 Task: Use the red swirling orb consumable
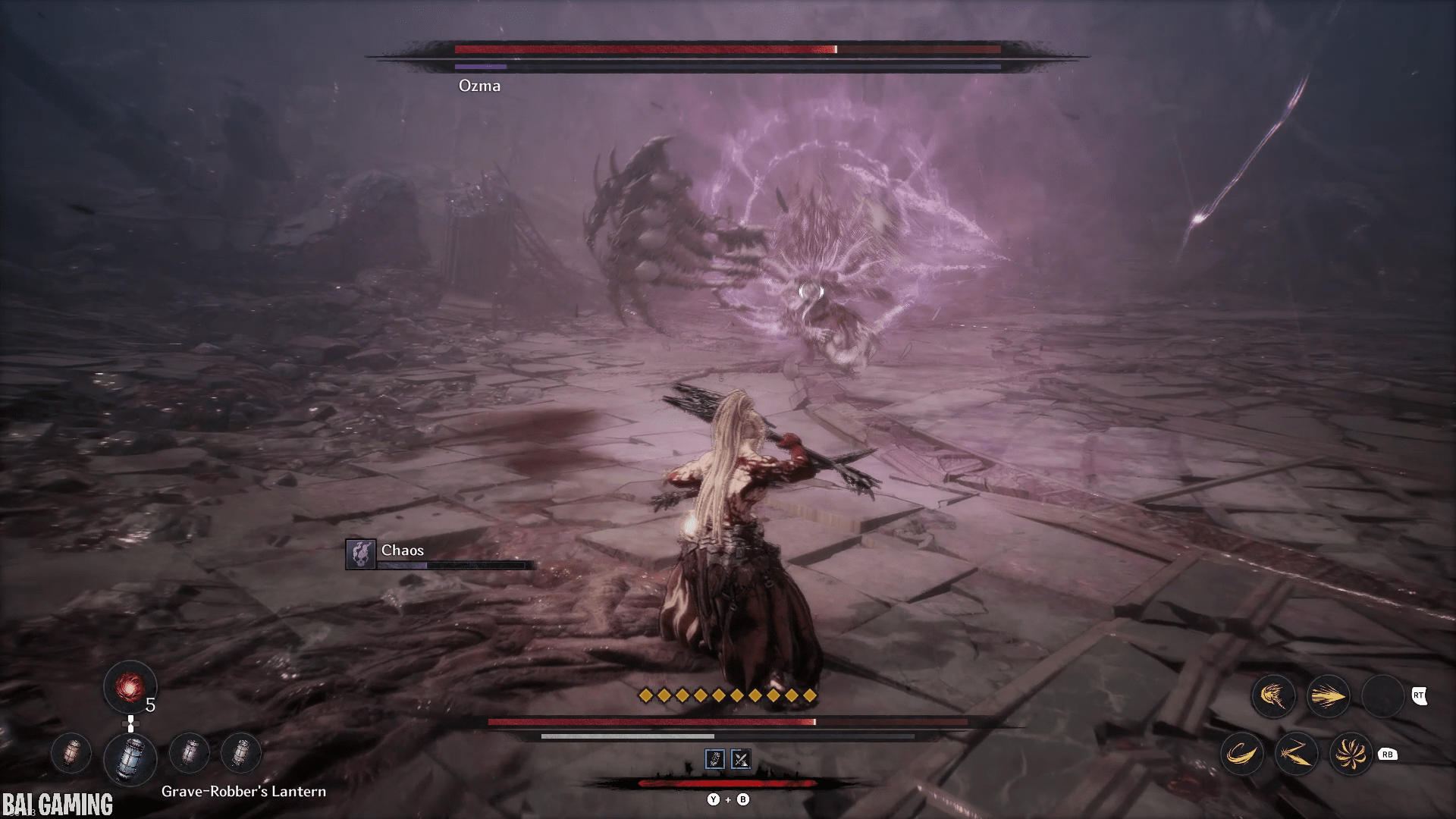pos(130,687)
